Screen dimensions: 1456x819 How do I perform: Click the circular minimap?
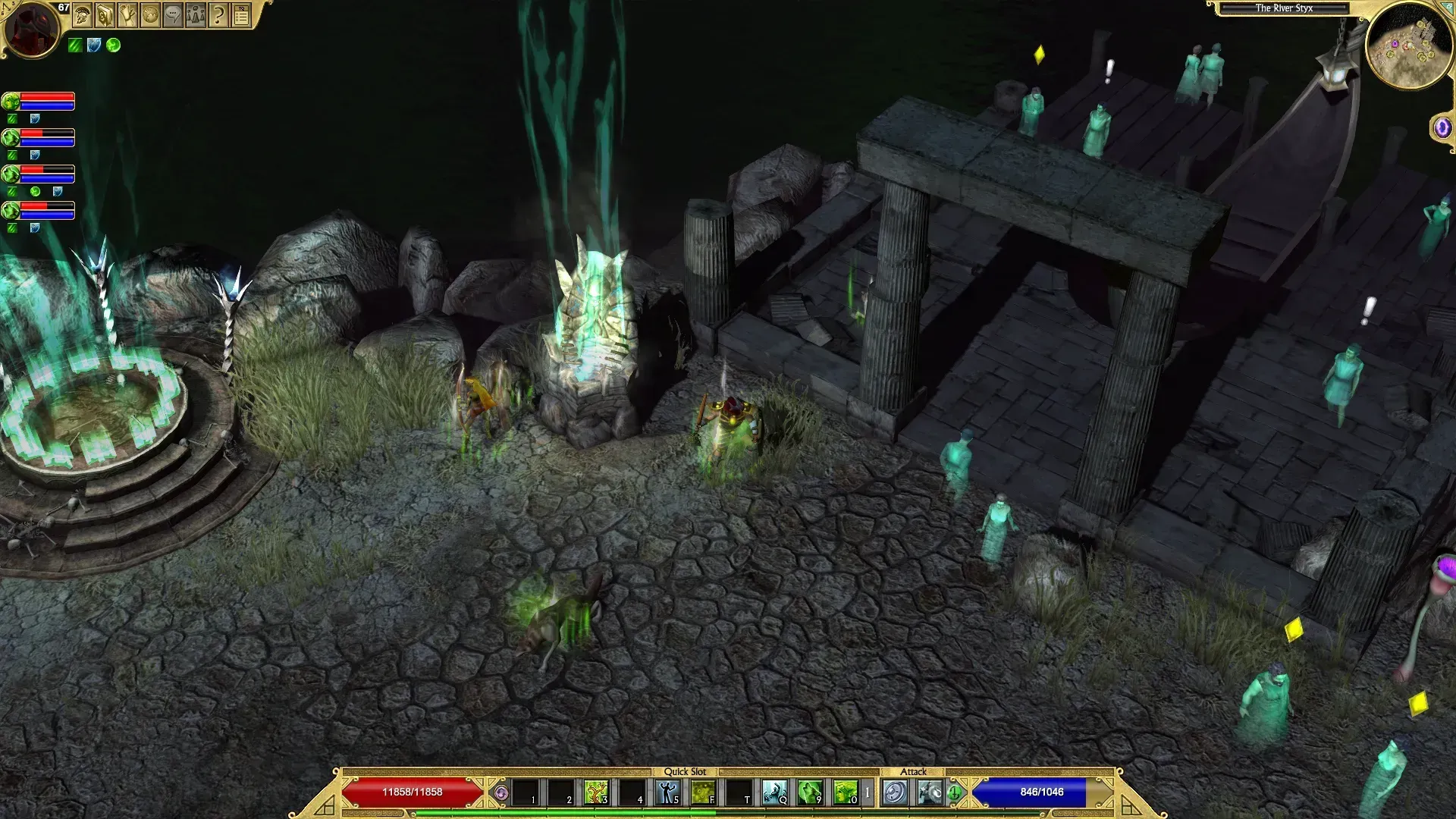pyautogui.click(x=1409, y=44)
